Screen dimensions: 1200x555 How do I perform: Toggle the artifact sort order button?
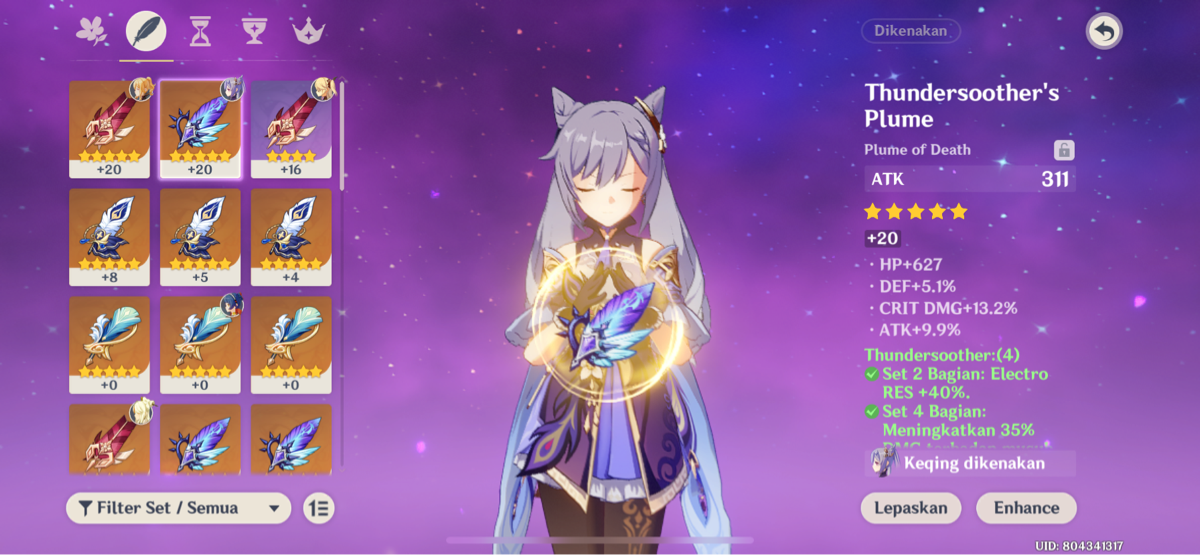pos(319,508)
